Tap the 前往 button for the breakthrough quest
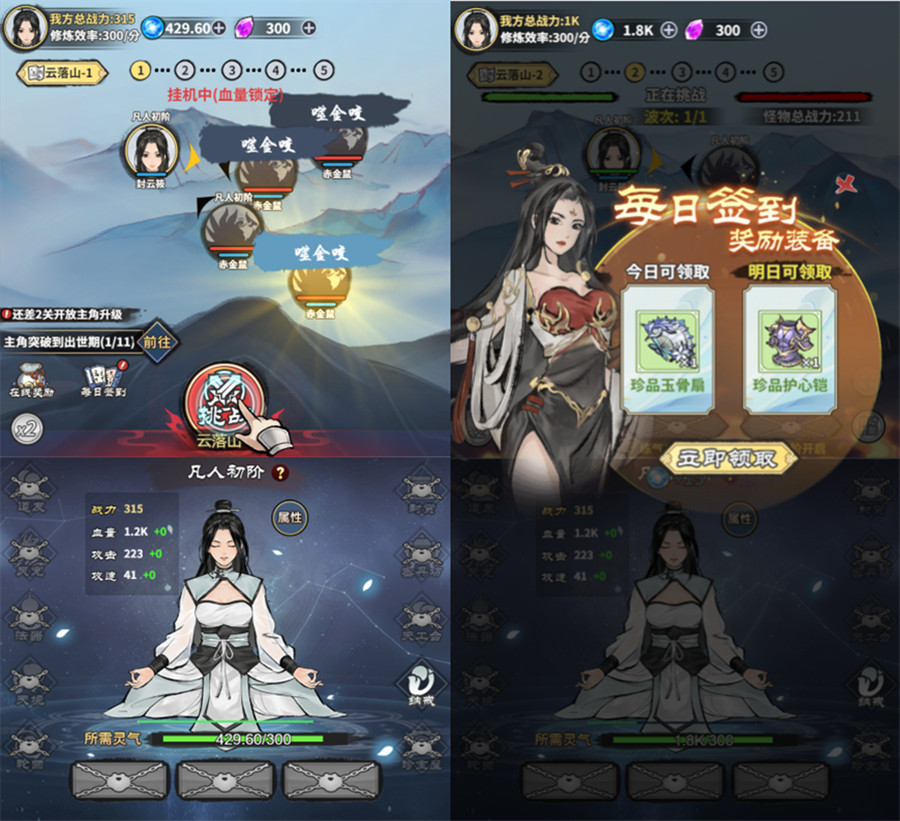Image resolution: width=900 pixels, height=821 pixels. click(157, 341)
